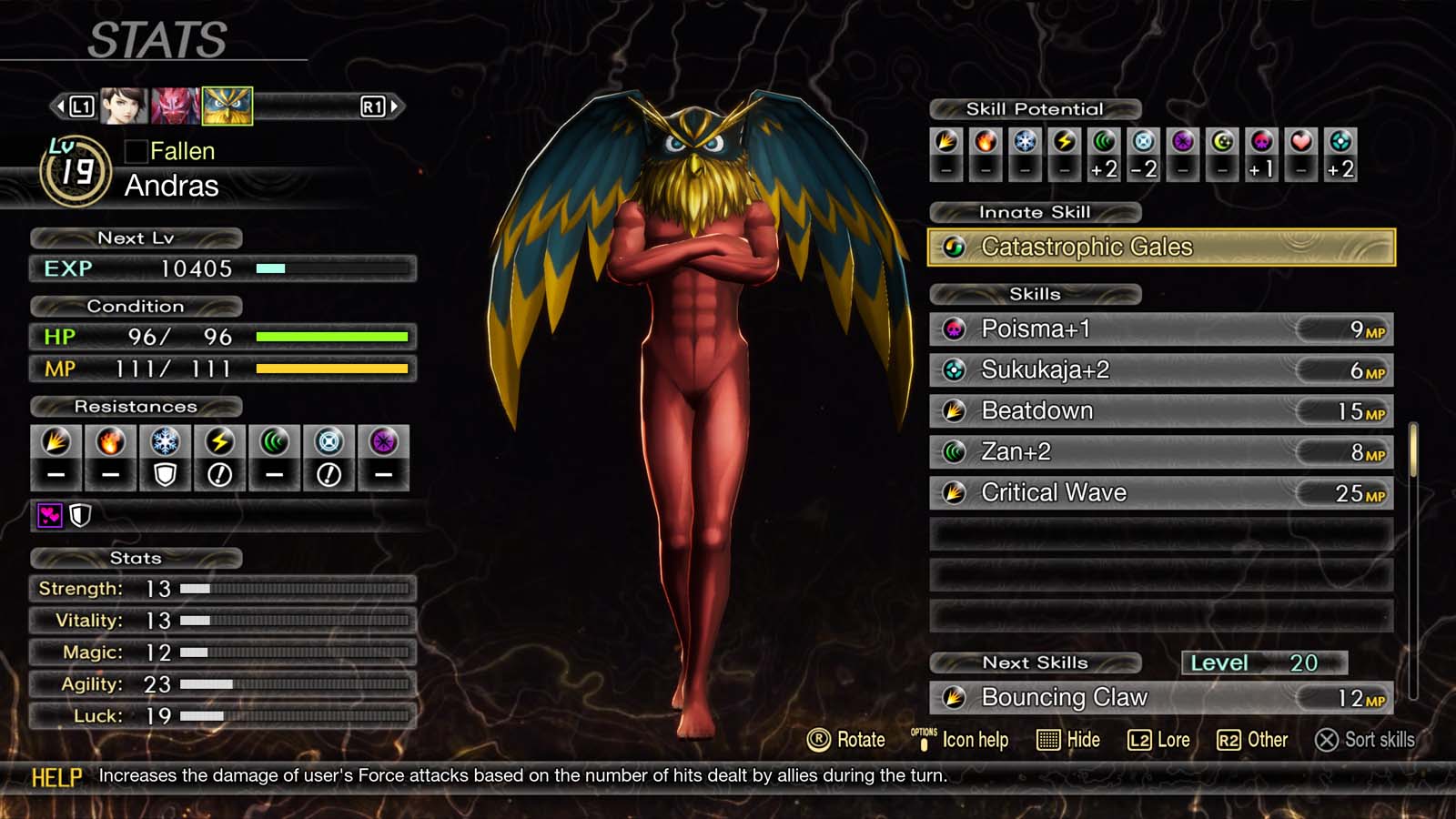Screen dimensions: 1456x819
Task: Click the Catastrophic Gales innate skill icon
Action: 955,247
